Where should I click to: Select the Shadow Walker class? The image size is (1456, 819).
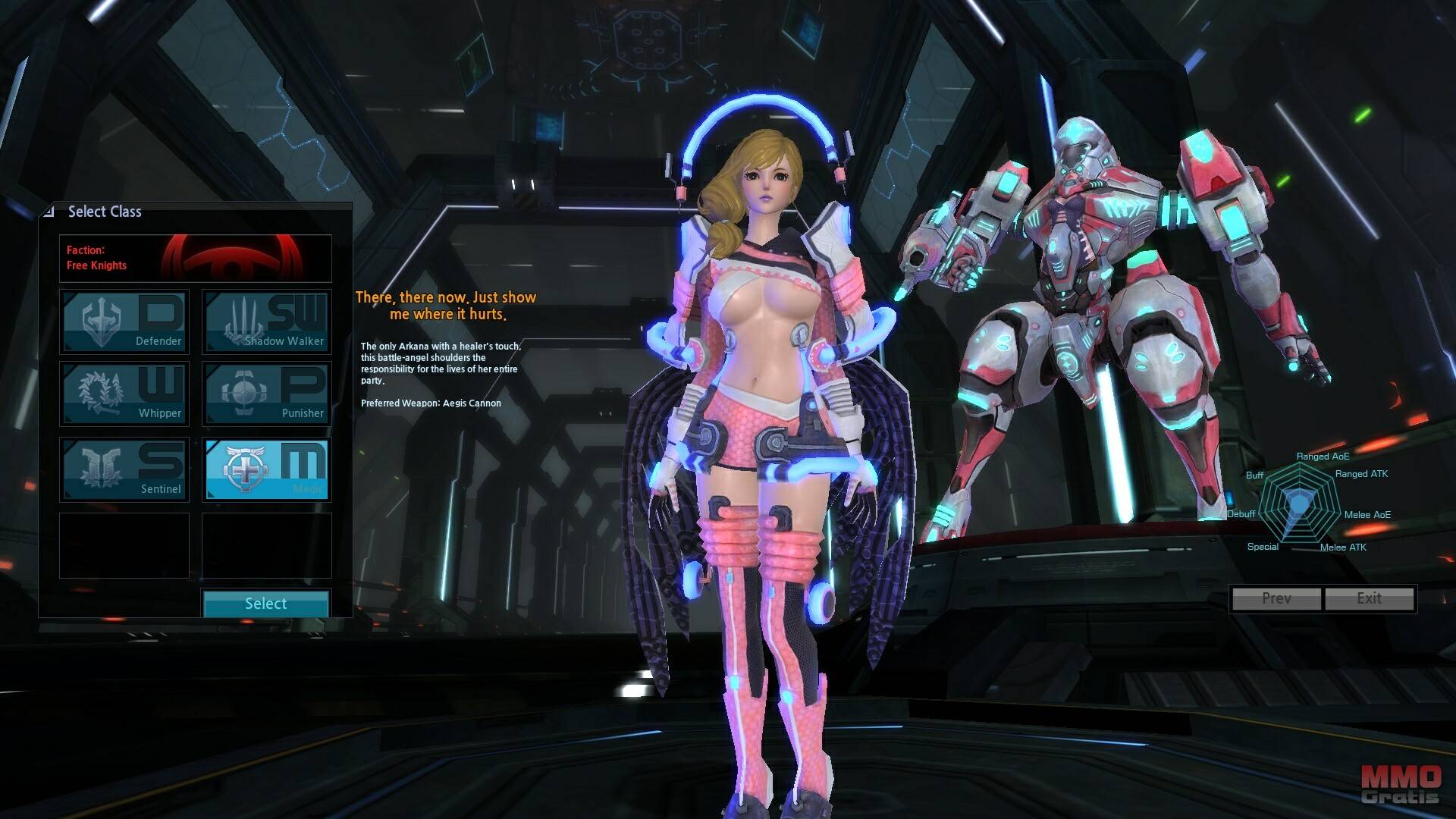coord(266,322)
